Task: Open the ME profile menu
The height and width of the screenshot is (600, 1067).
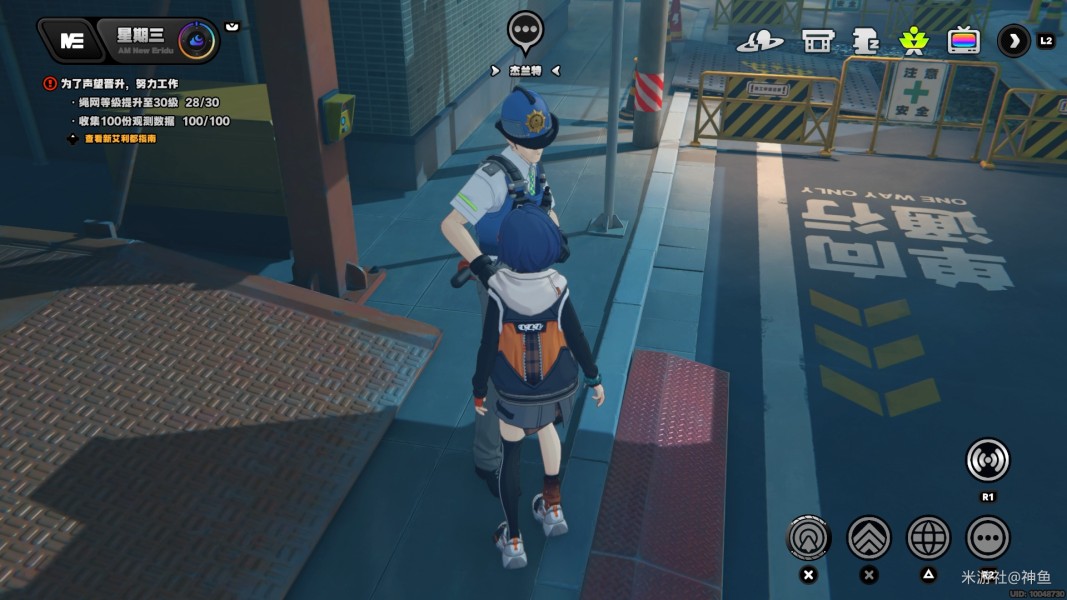Action: (x=71, y=40)
